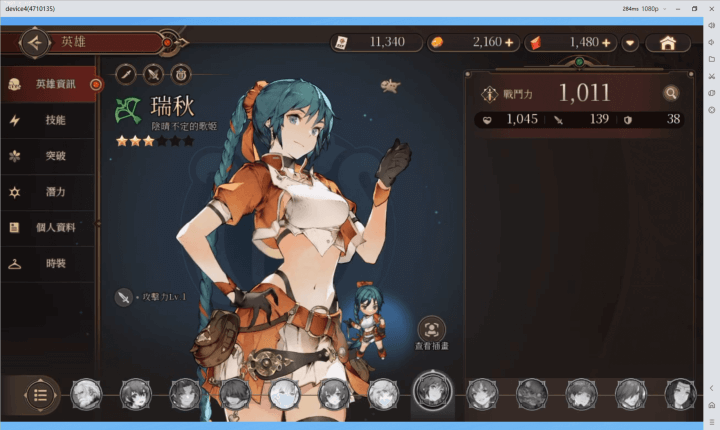Screen dimensions: 720x430
Task: Switch to the 技能 skills tab
Action: [x=50, y=120]
